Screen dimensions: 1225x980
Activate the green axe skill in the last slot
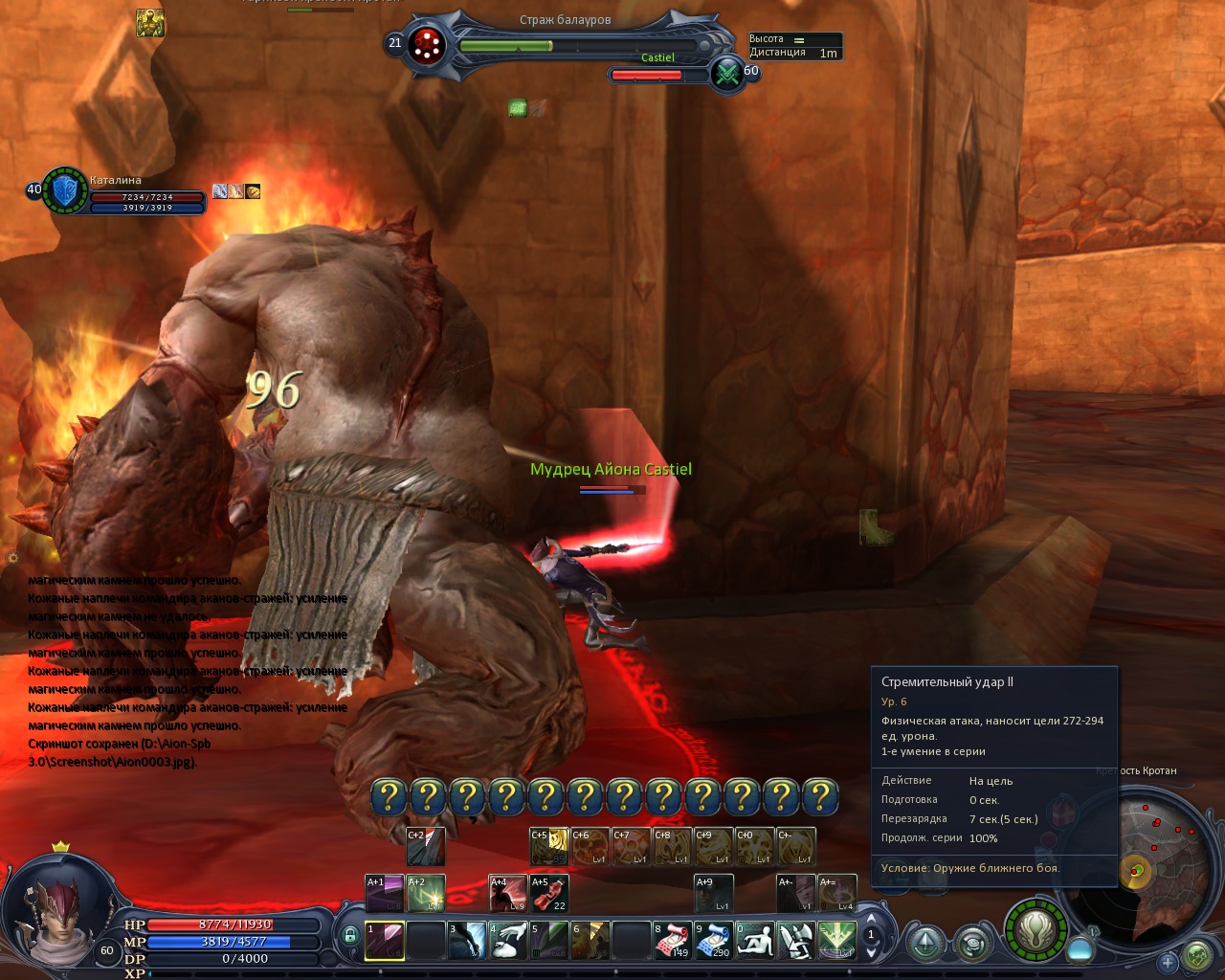click(836, 940)
